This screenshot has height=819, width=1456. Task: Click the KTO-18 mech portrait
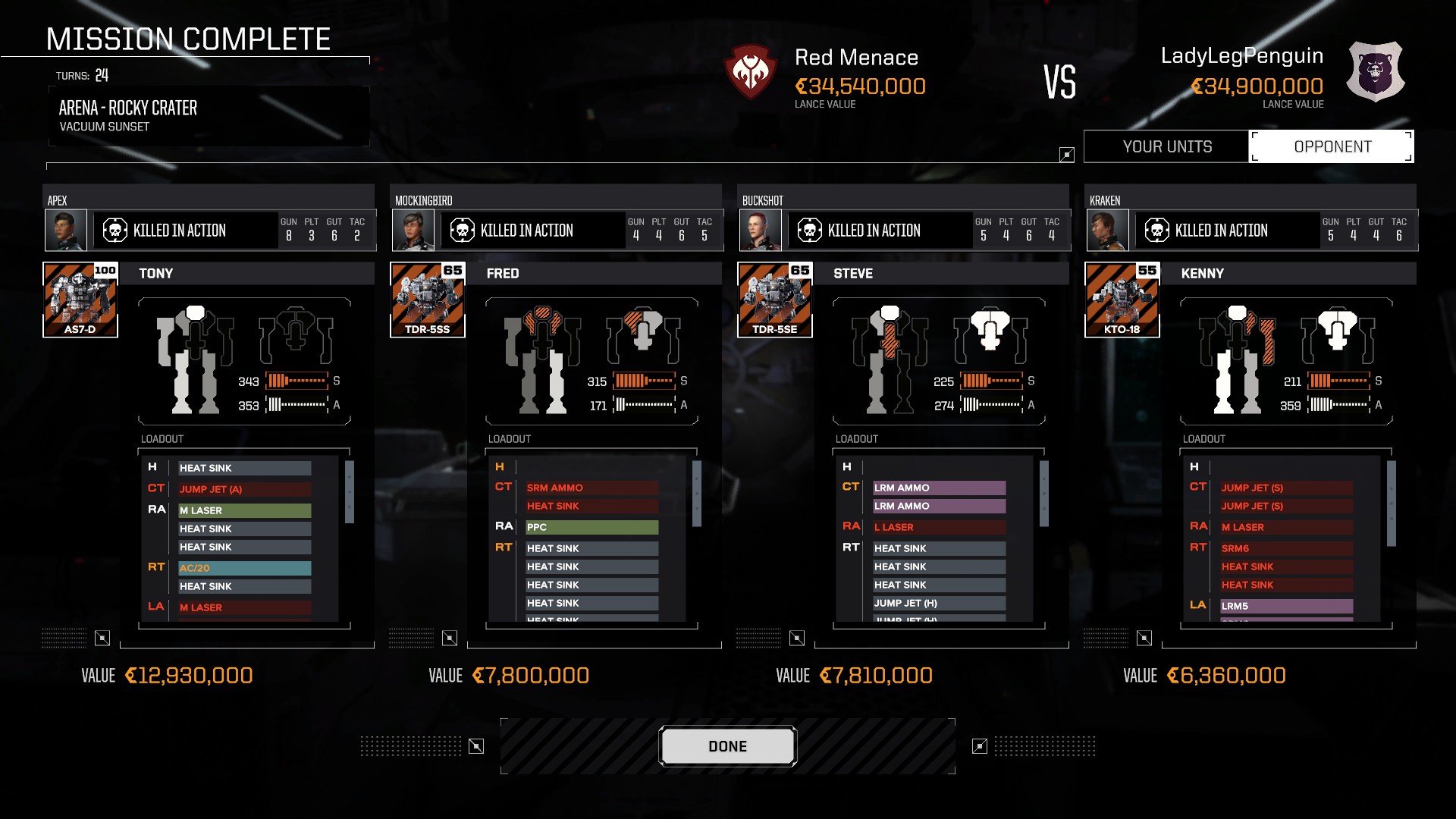[1122, 300]
